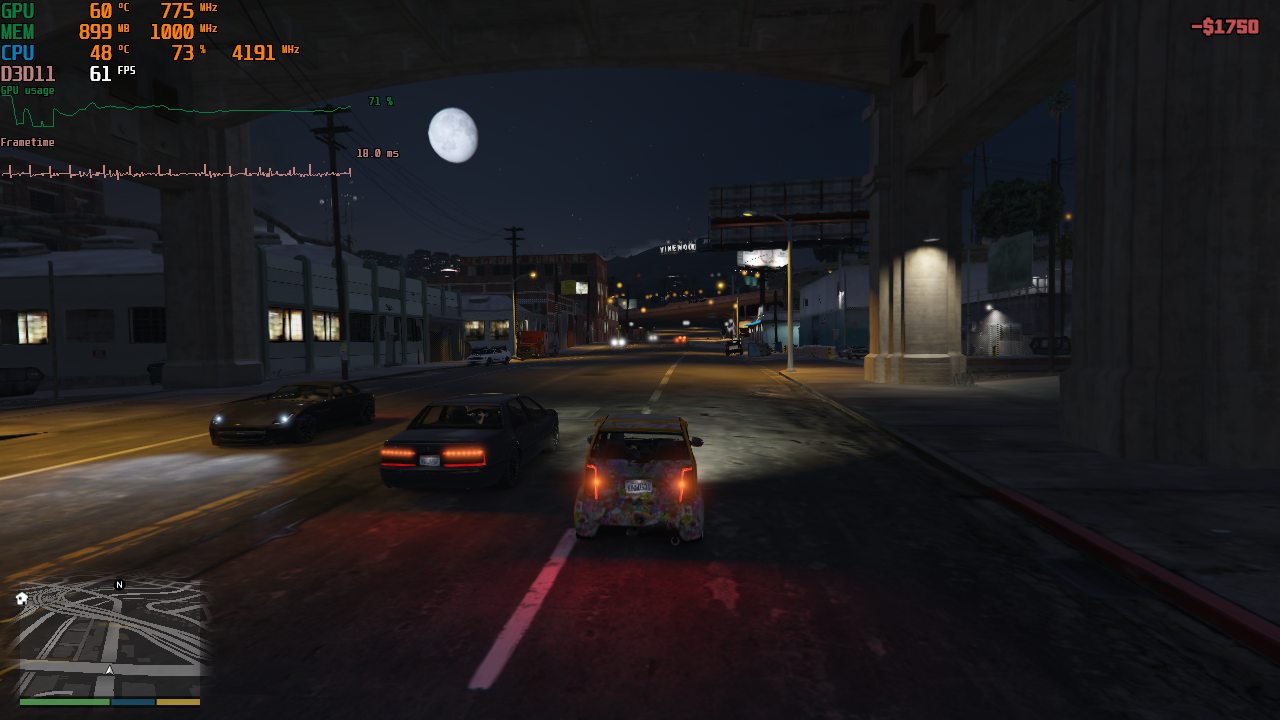
Task: Click the blue armor bar under the minimap
Action: pyautogui.click(x=133, y=701)
